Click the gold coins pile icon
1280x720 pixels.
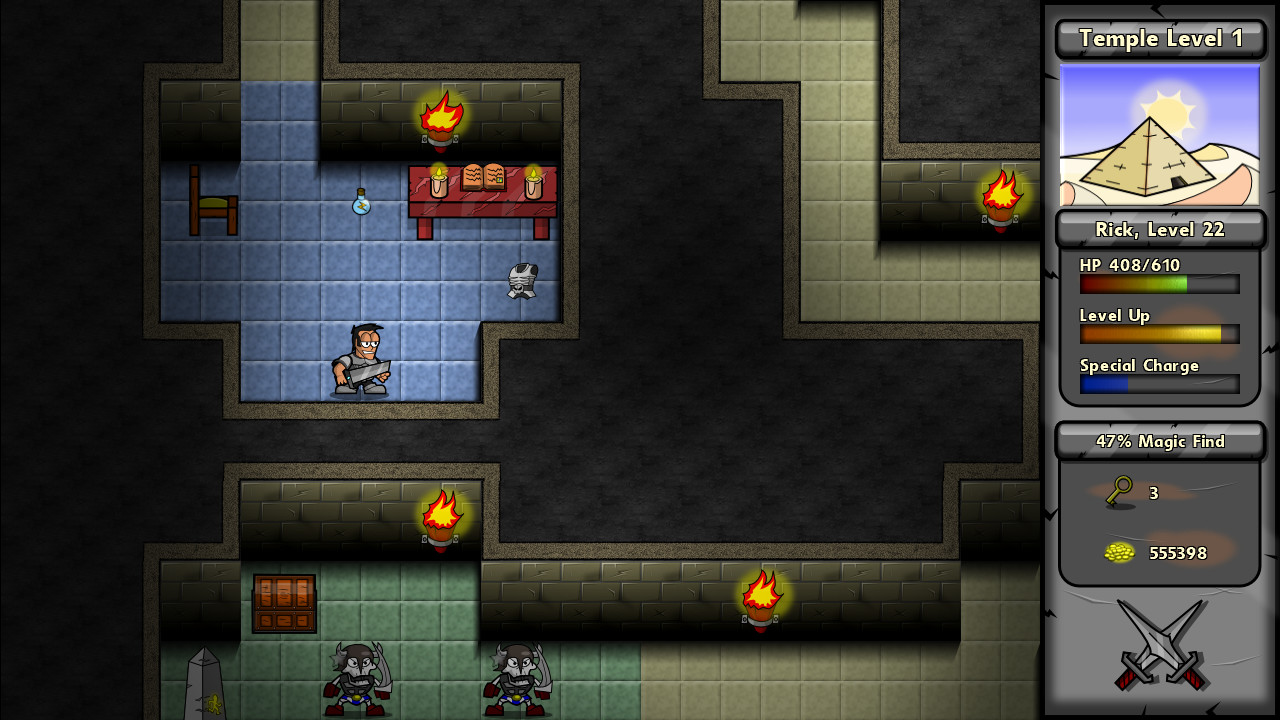pos(1119,552)
